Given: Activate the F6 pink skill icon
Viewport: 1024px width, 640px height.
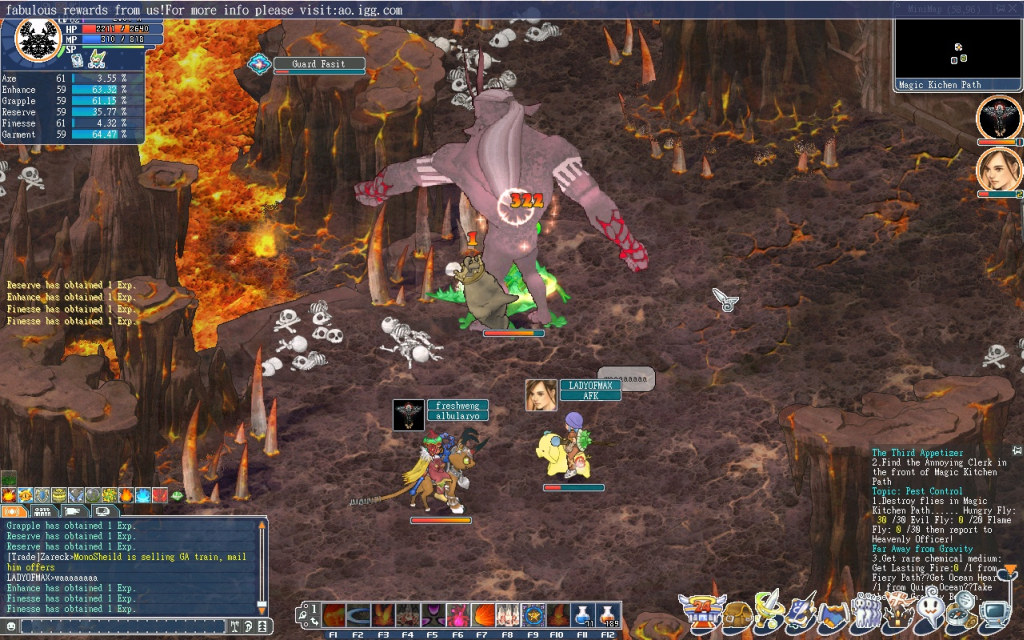Looking at the screenshot, I should coord(457,614).
